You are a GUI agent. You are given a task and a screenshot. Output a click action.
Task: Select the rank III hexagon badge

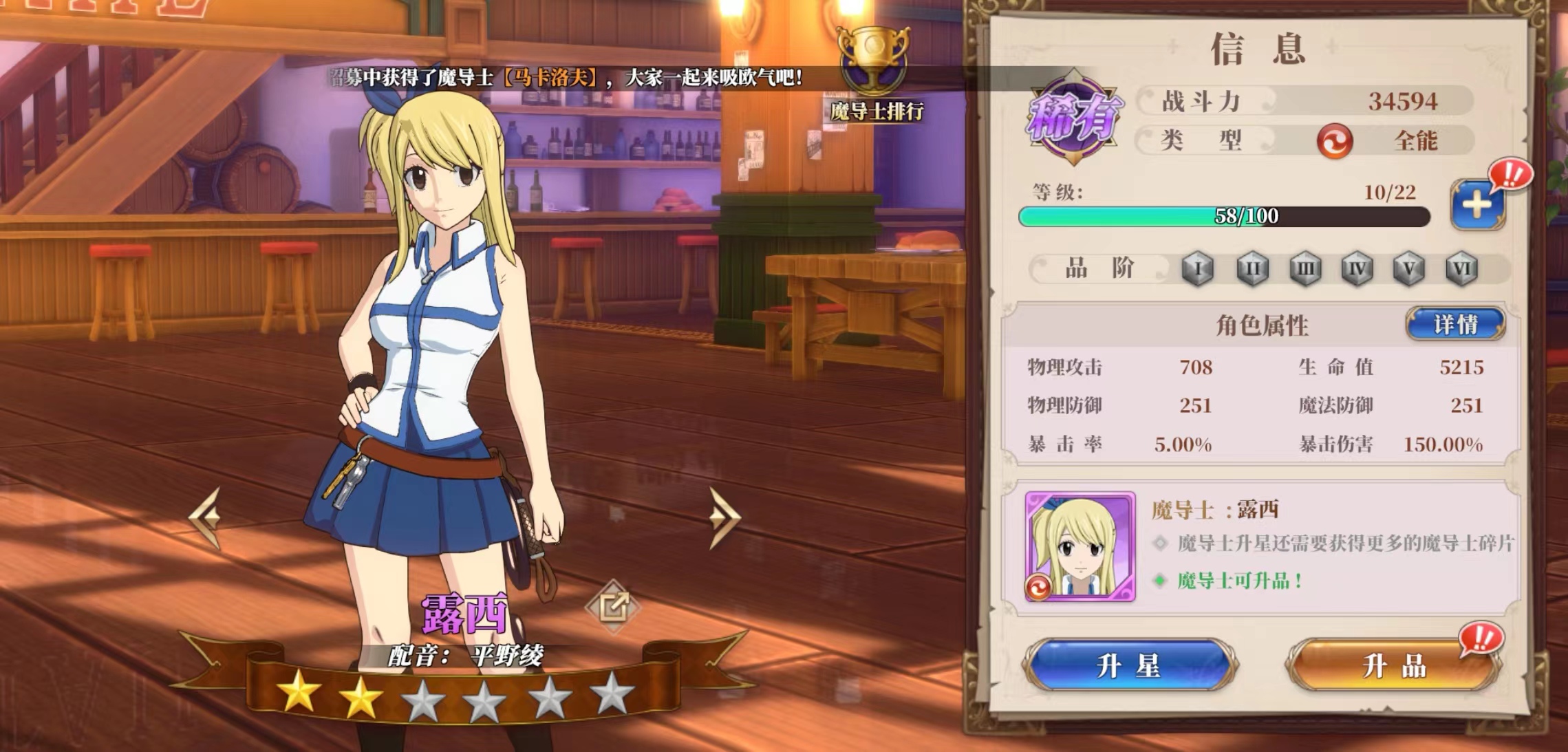(1304, 268)
